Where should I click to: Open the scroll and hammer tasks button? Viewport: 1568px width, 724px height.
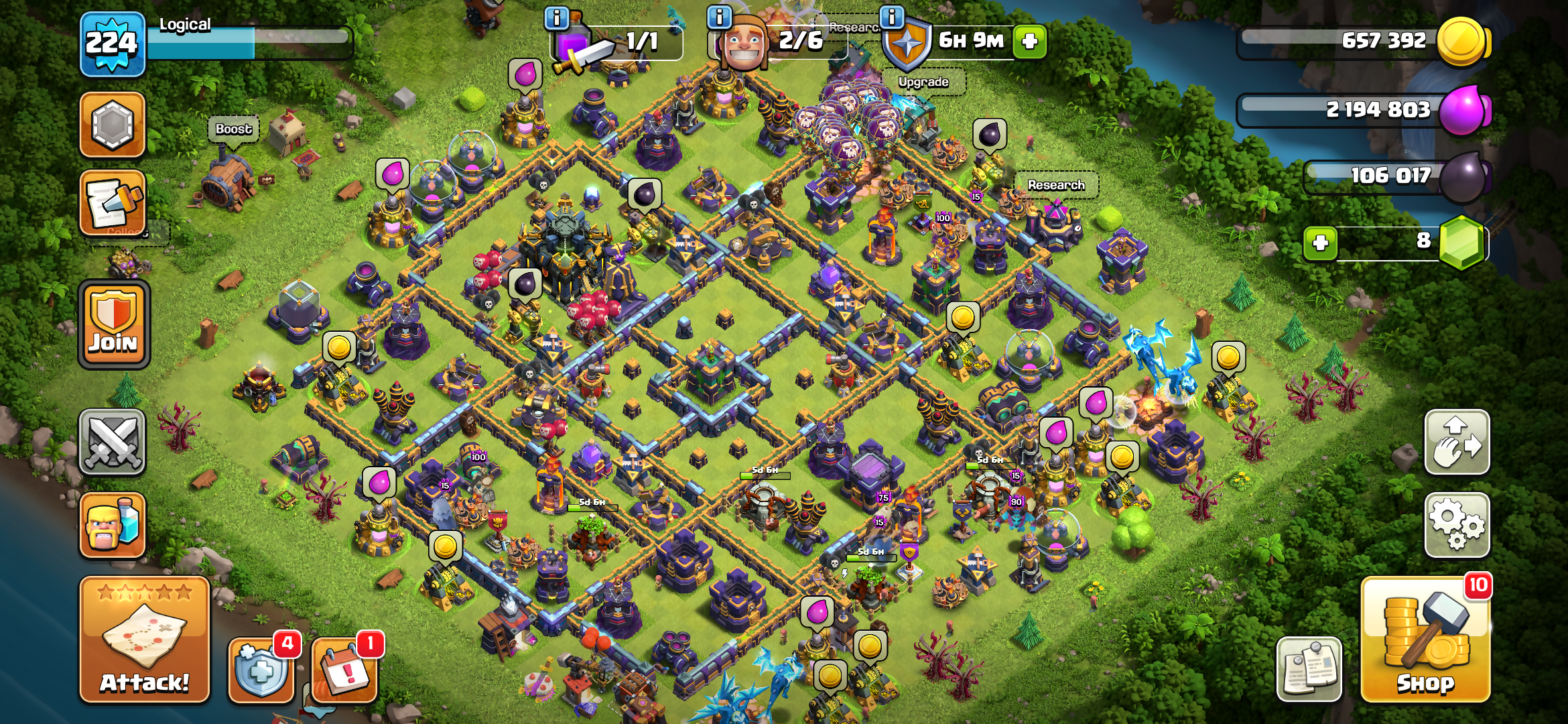[x=113, y=202]
